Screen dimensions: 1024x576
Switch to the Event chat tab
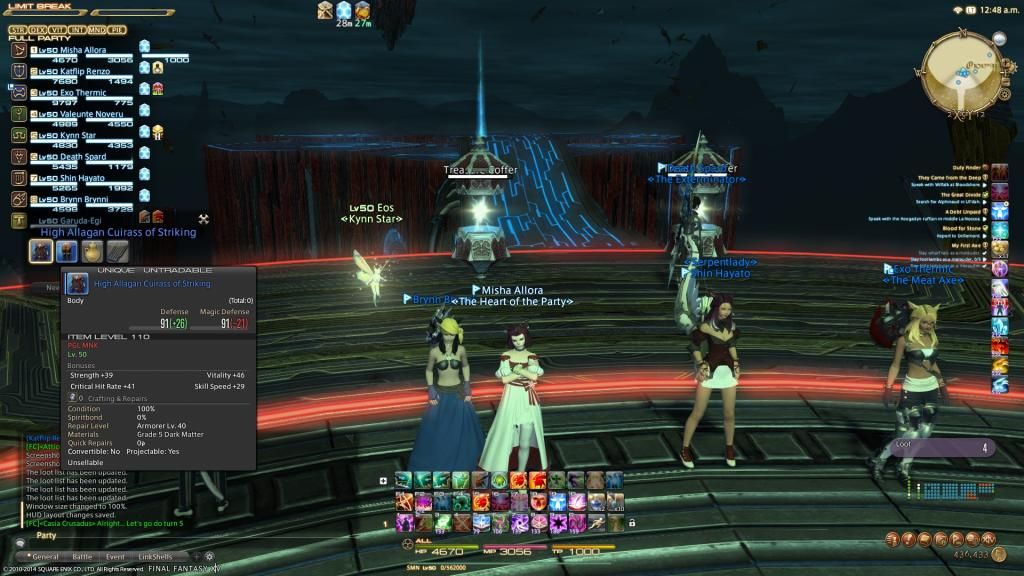click(115, 556)
